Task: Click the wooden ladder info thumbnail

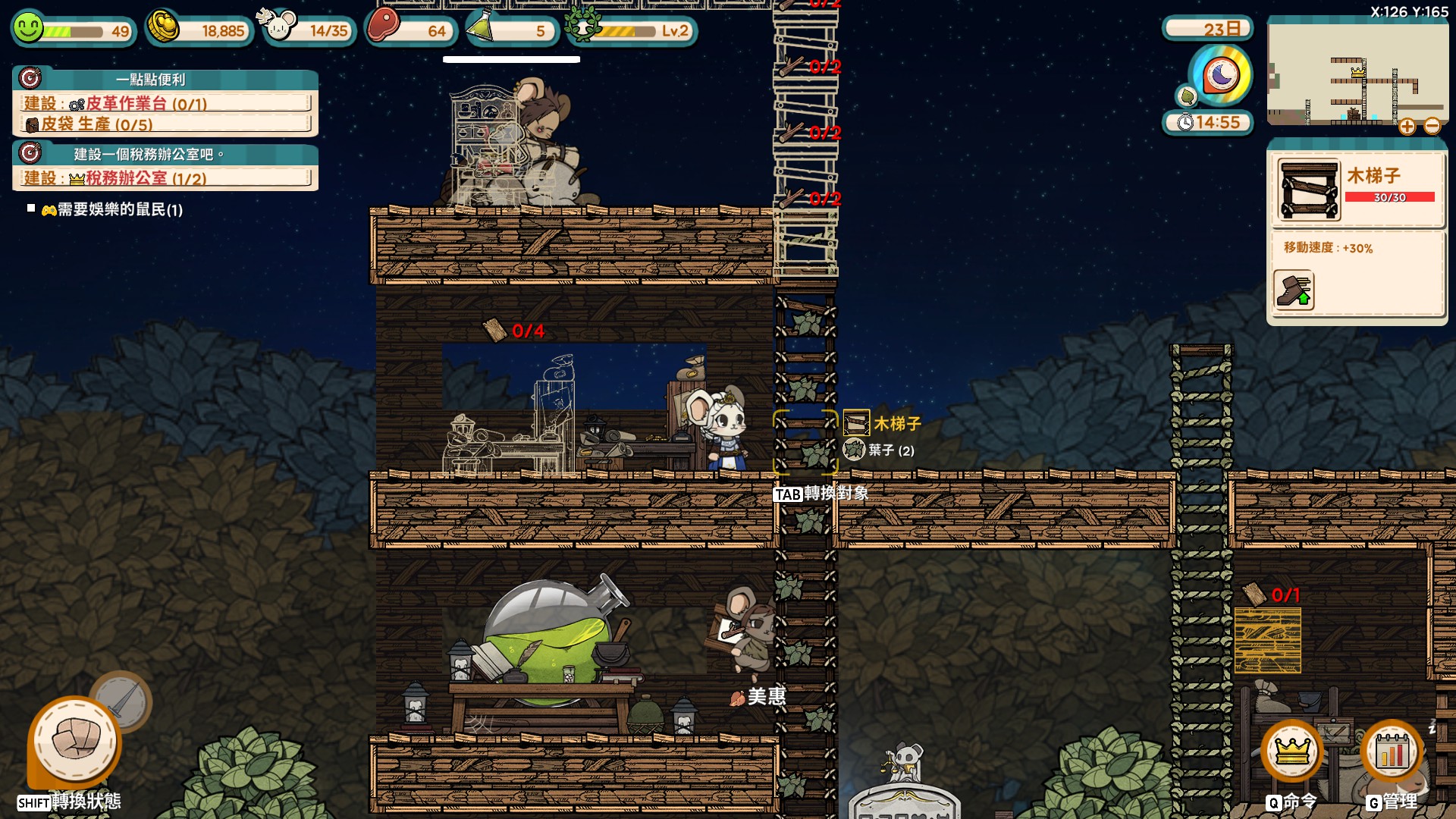Action: (x=1309, y=190)
